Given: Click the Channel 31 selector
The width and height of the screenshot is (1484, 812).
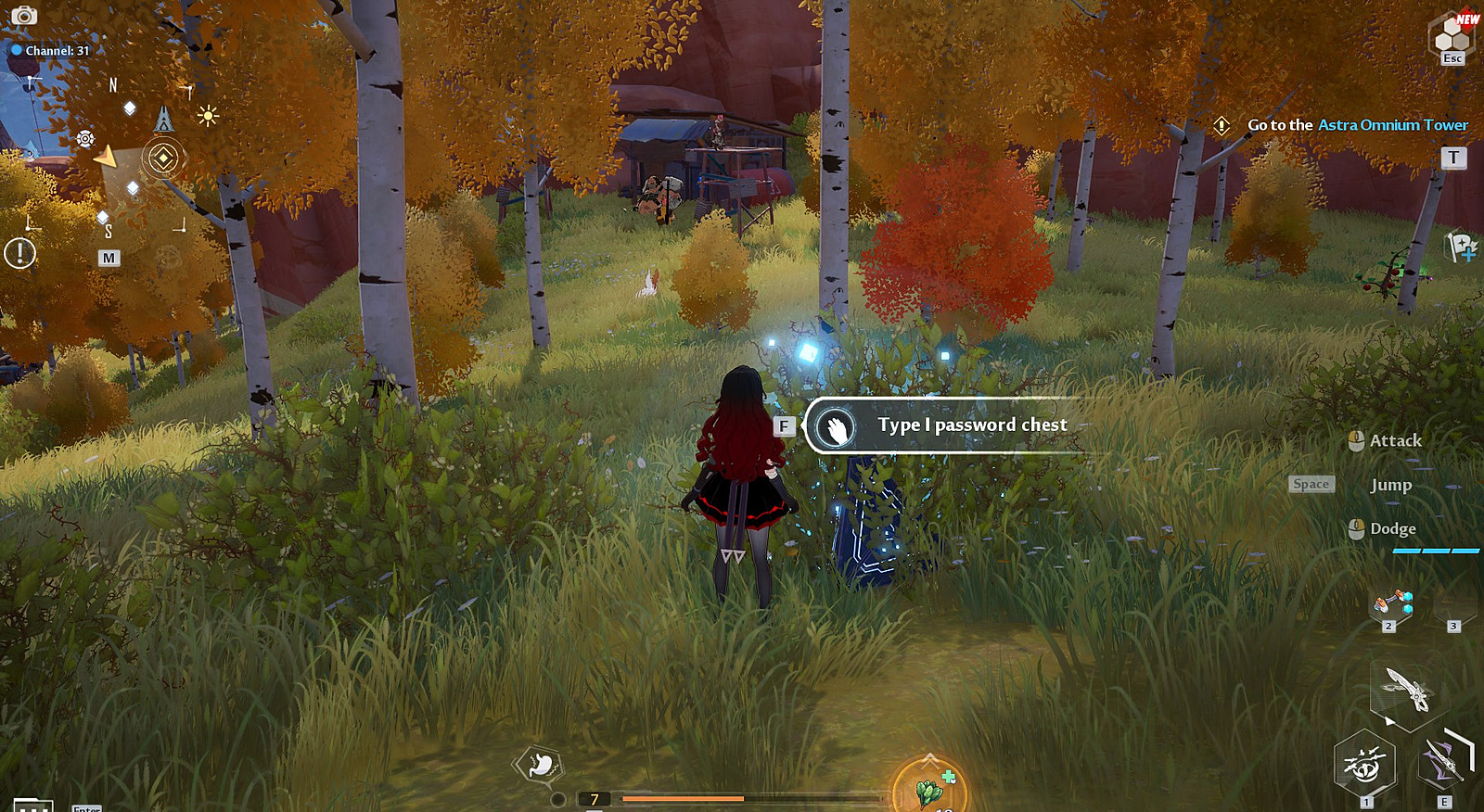Looking at the screenshot, I should point(51,51).
